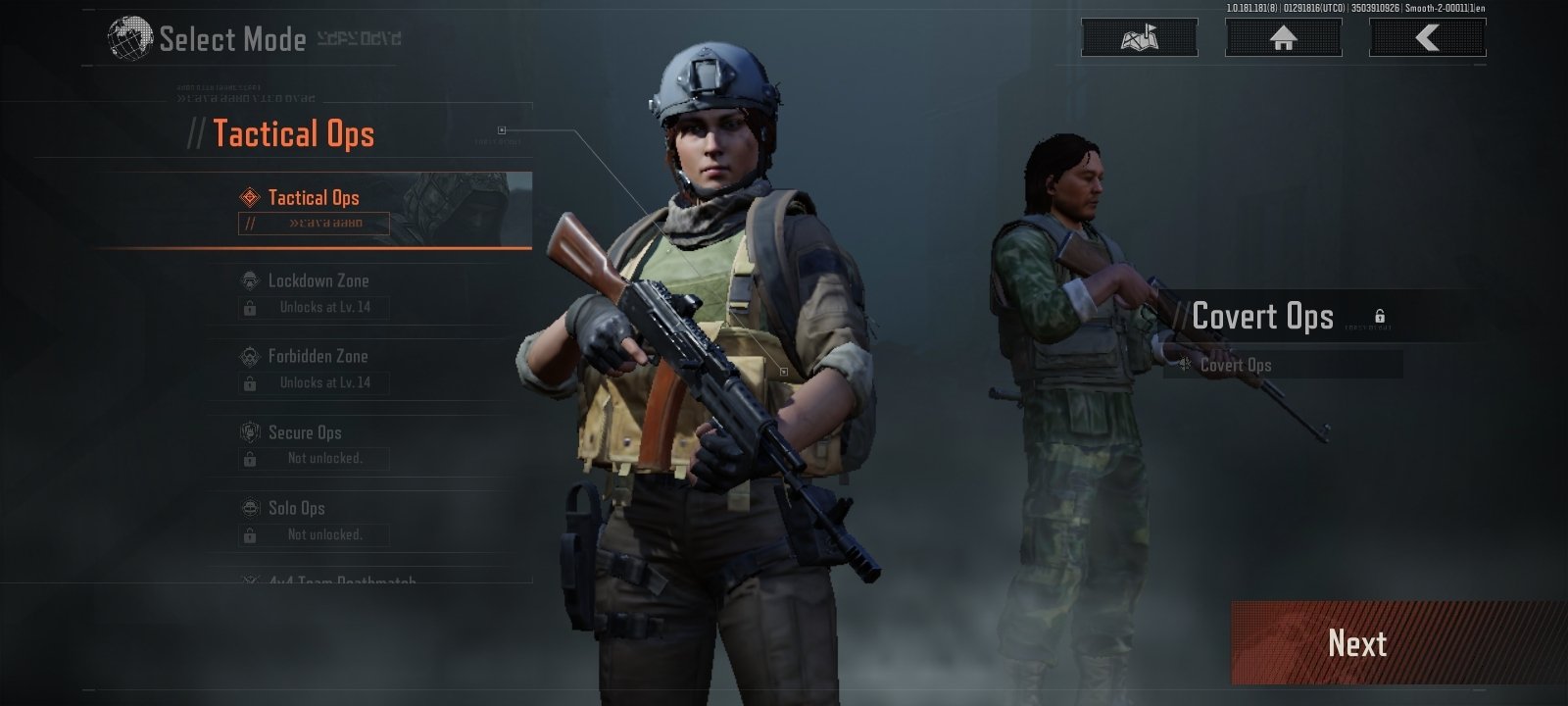The width and height of the screenshot is (1568, 706).
Task: Choose the Solo Ops mode
Action: (296, 508)
